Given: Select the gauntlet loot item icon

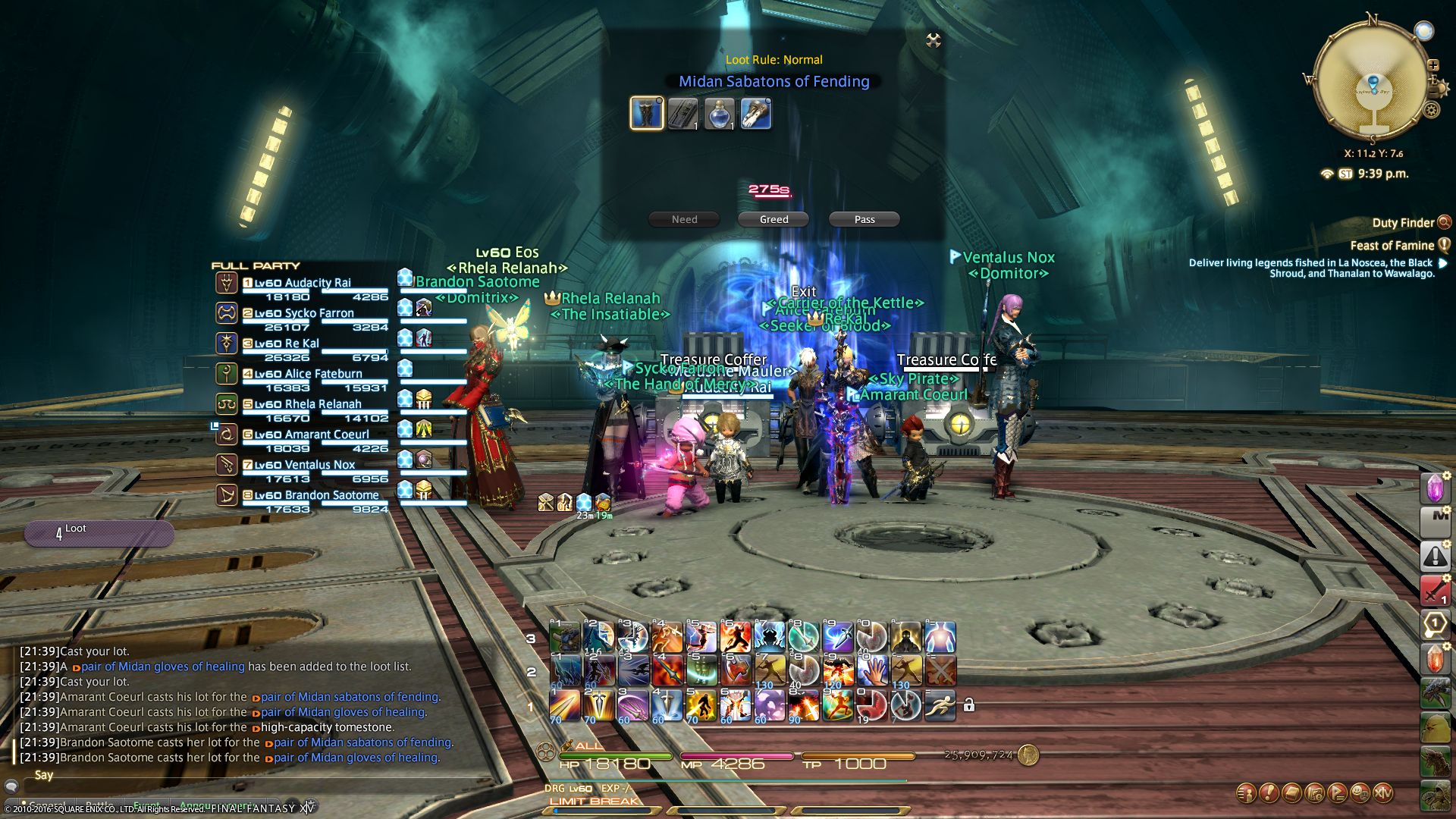Looking at the screenshot, I should point(756,114).
